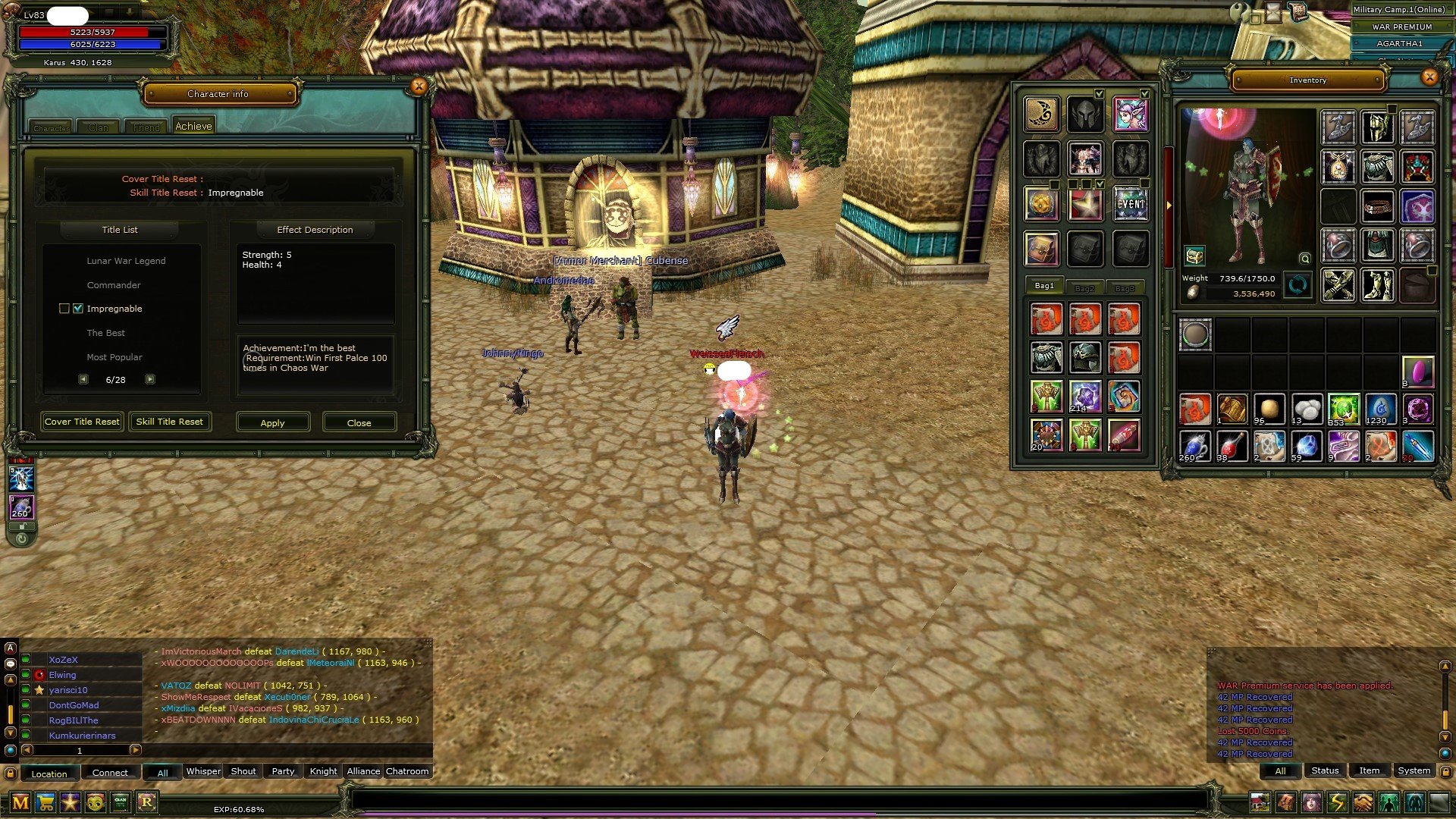This screenshot has width=1456, height=819.
Task: Close the Inventory window
Action: [x=1429, y=77]
